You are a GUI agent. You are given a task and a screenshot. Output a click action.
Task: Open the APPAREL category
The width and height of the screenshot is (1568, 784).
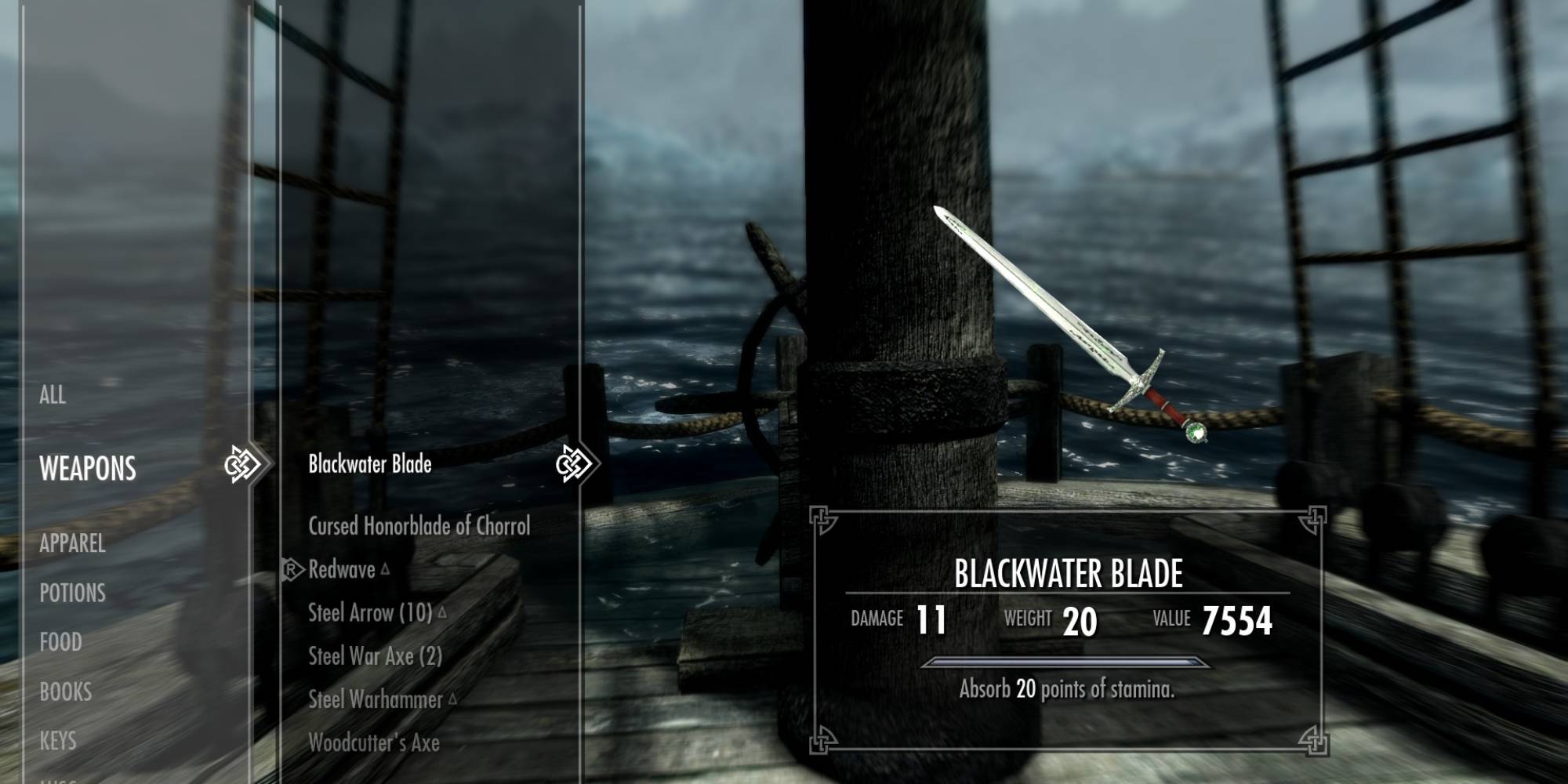(74, 543)
